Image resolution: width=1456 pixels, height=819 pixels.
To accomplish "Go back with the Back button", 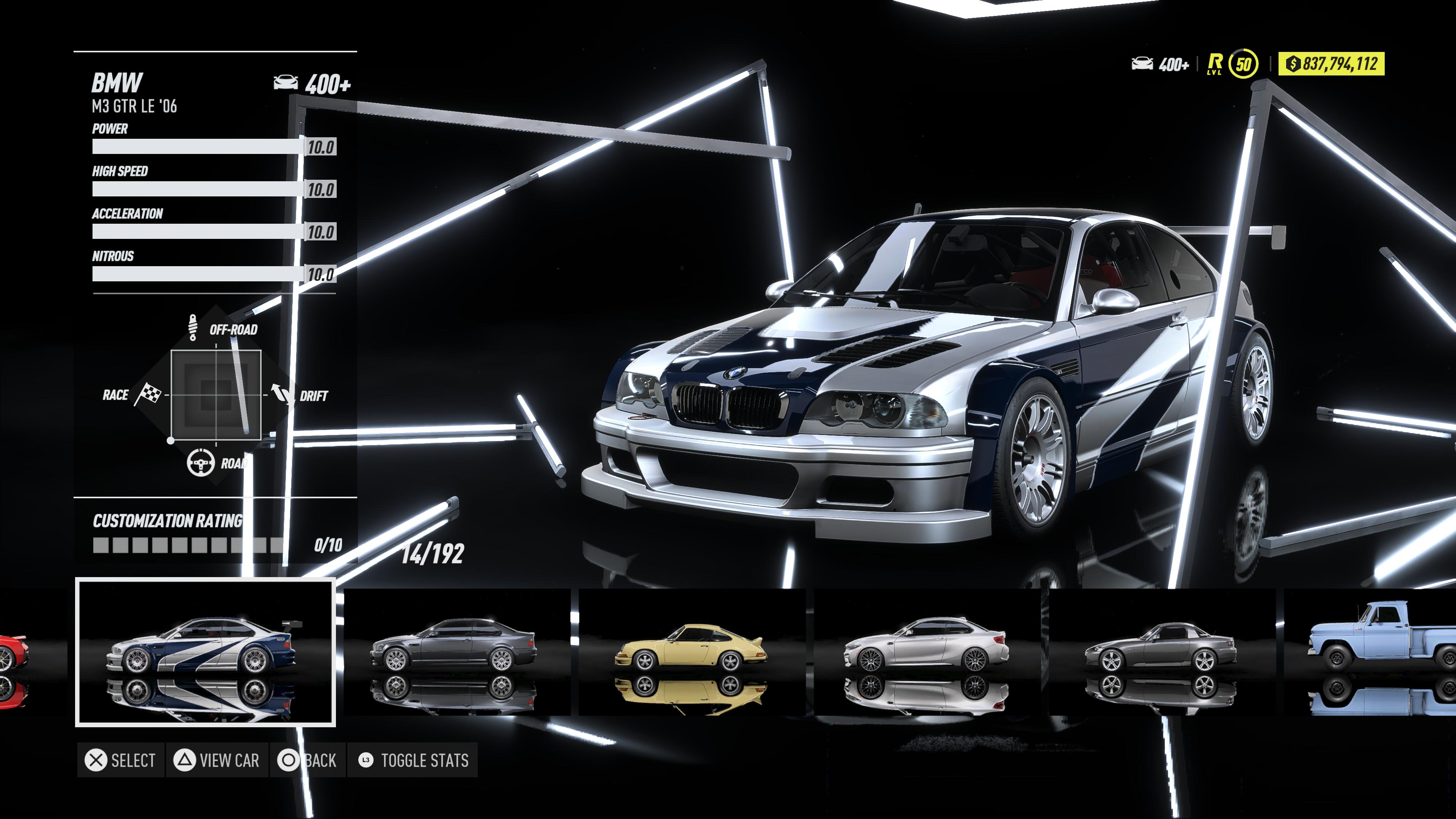I will pyautogui.click(x=308, y=760).
